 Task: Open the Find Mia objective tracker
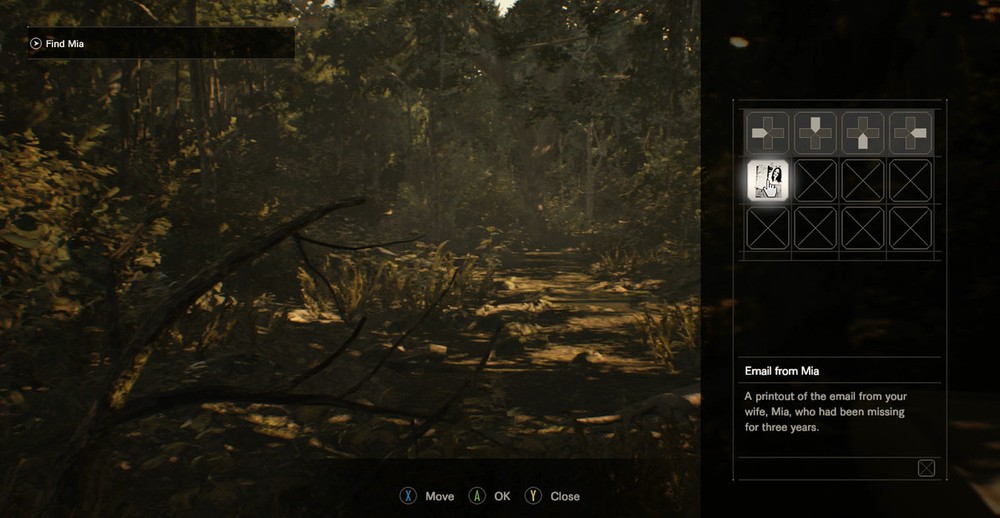point(160,43)
